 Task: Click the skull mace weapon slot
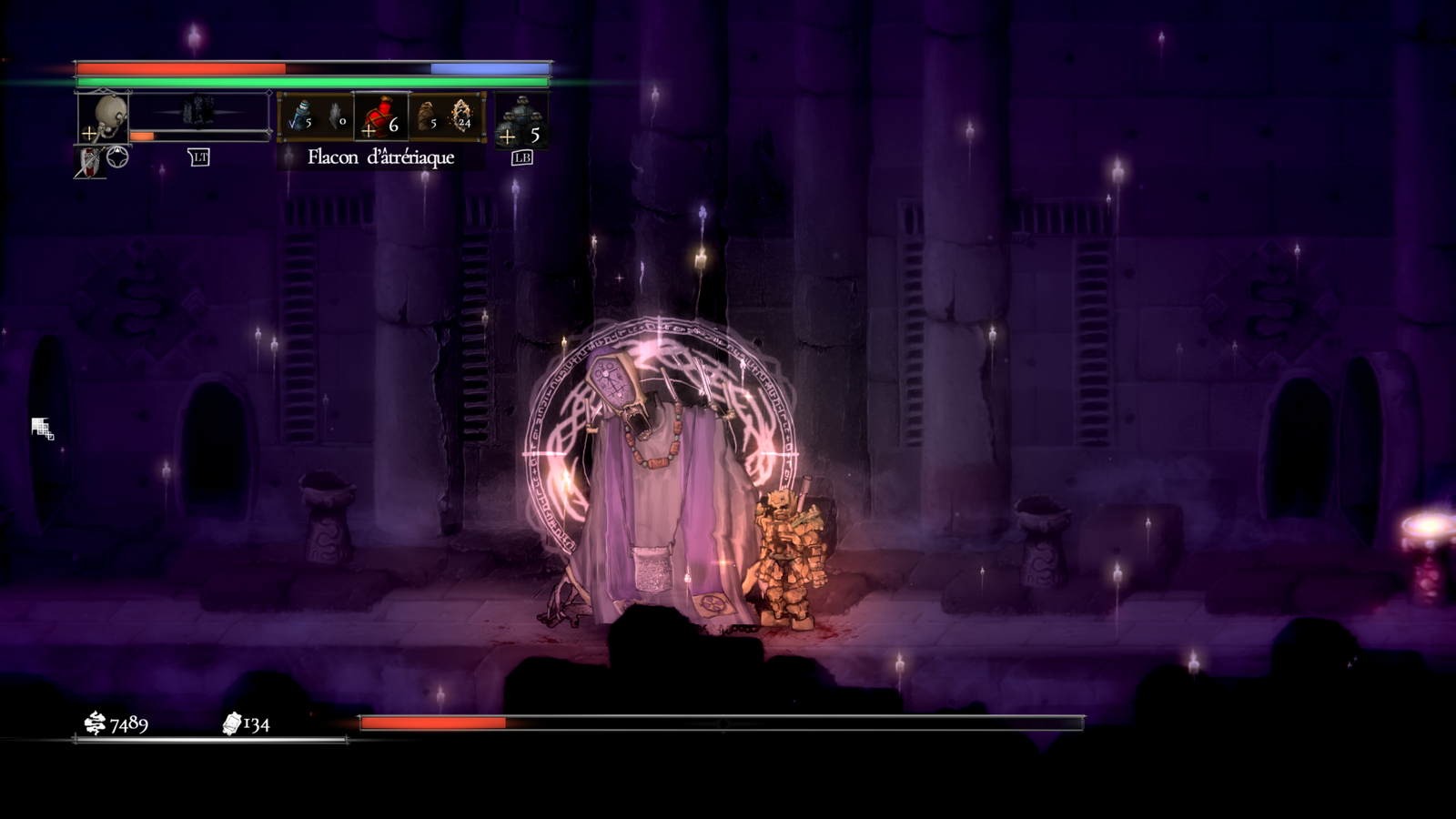point(104,116)
